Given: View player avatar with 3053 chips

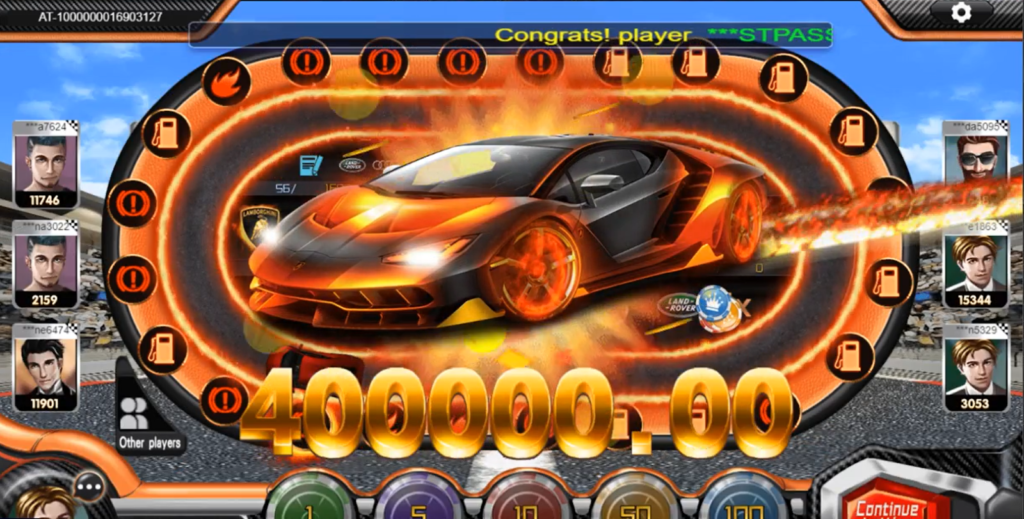Looking at the screenshot, I should 975,367.
